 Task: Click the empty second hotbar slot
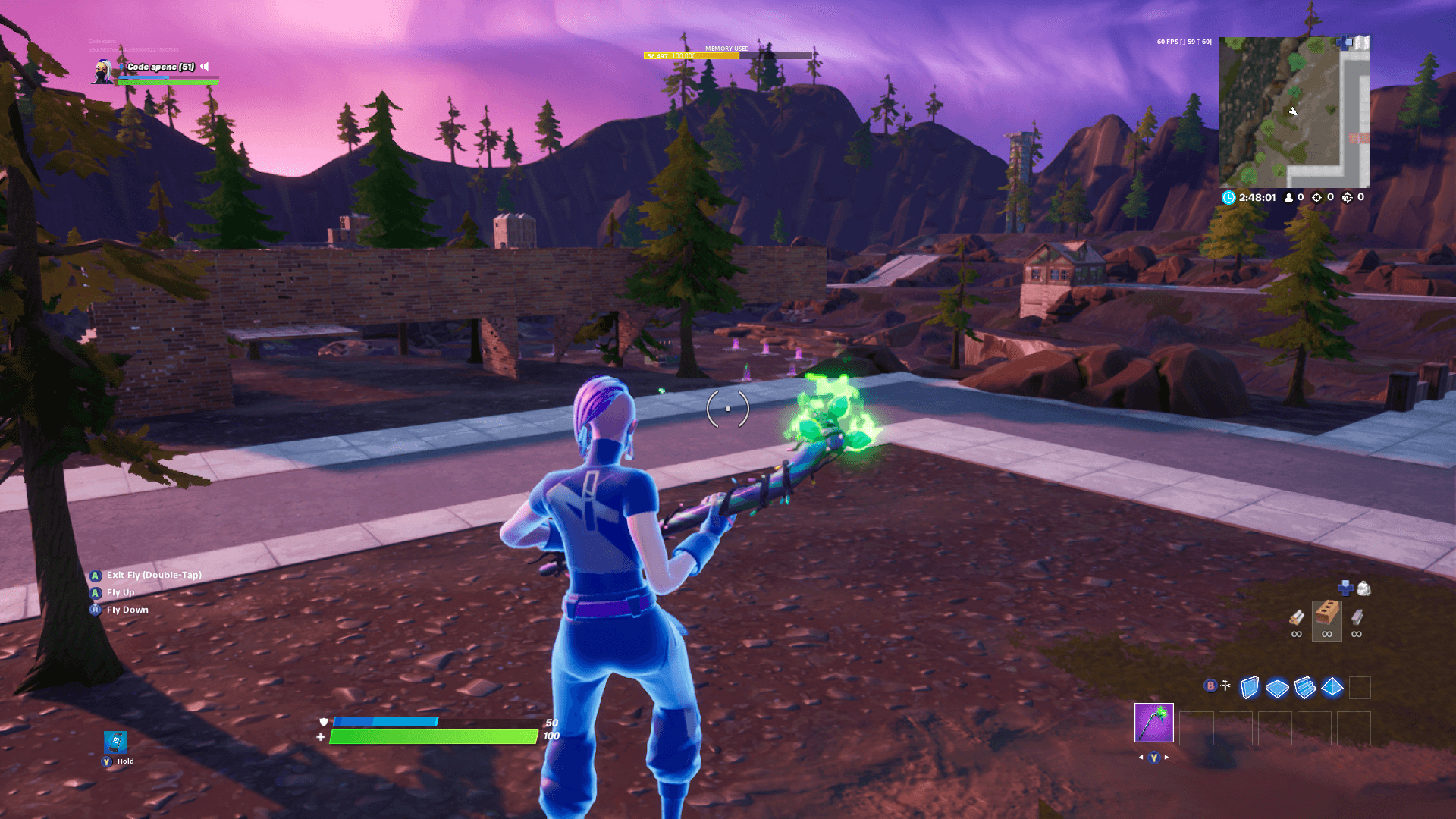pos(1196,728)
